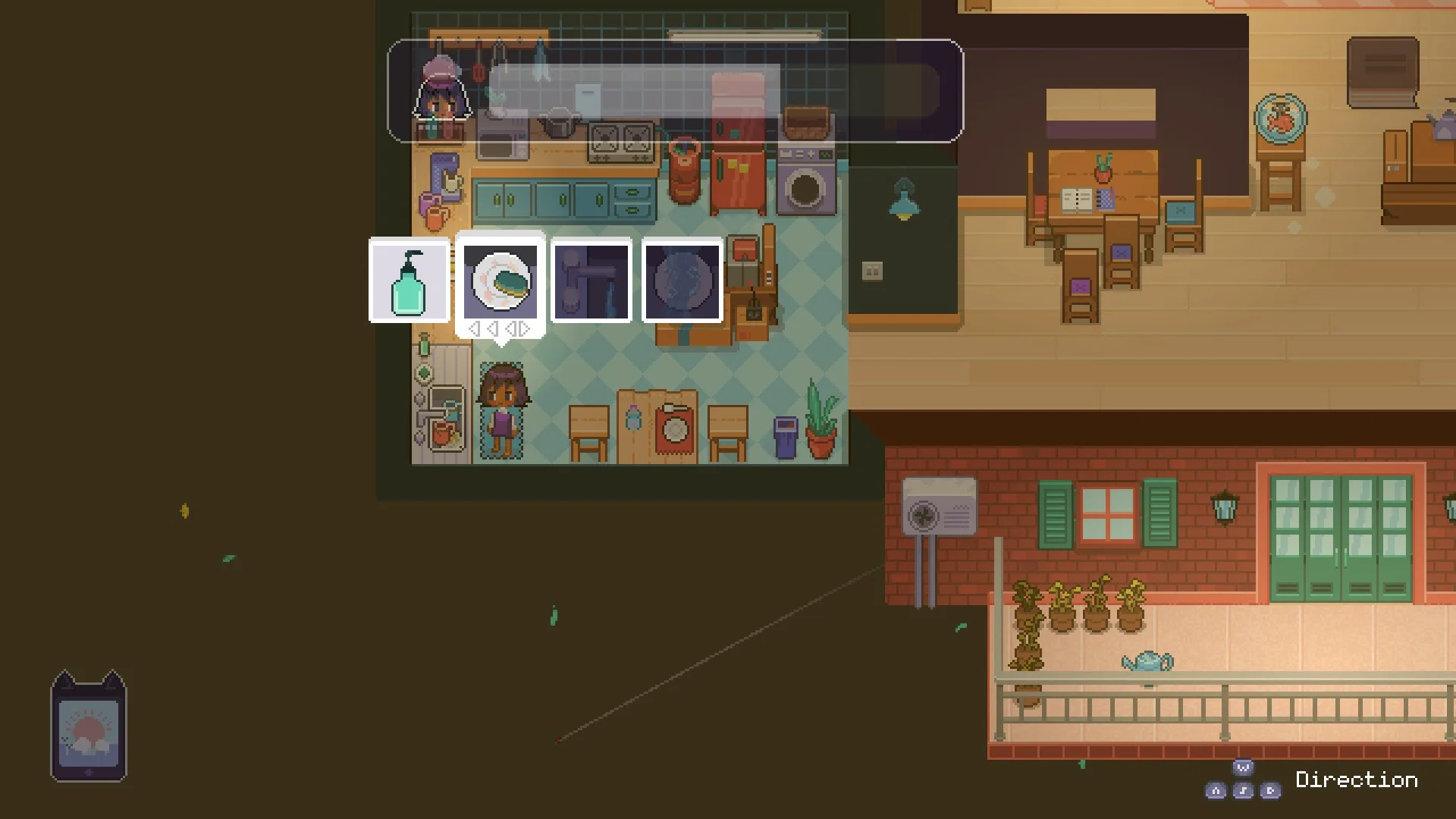1456x819 pixels.
Task: Select the dimmed clean plate card
Action: 682,281
